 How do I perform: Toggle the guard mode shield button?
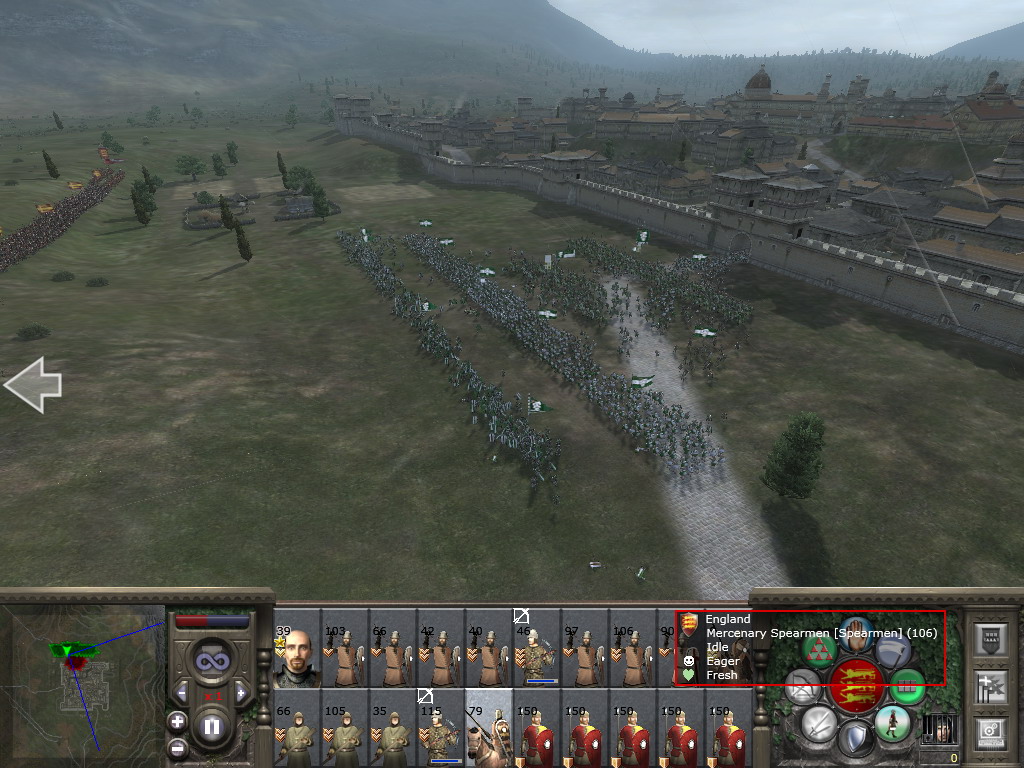(x=855, y=739)
